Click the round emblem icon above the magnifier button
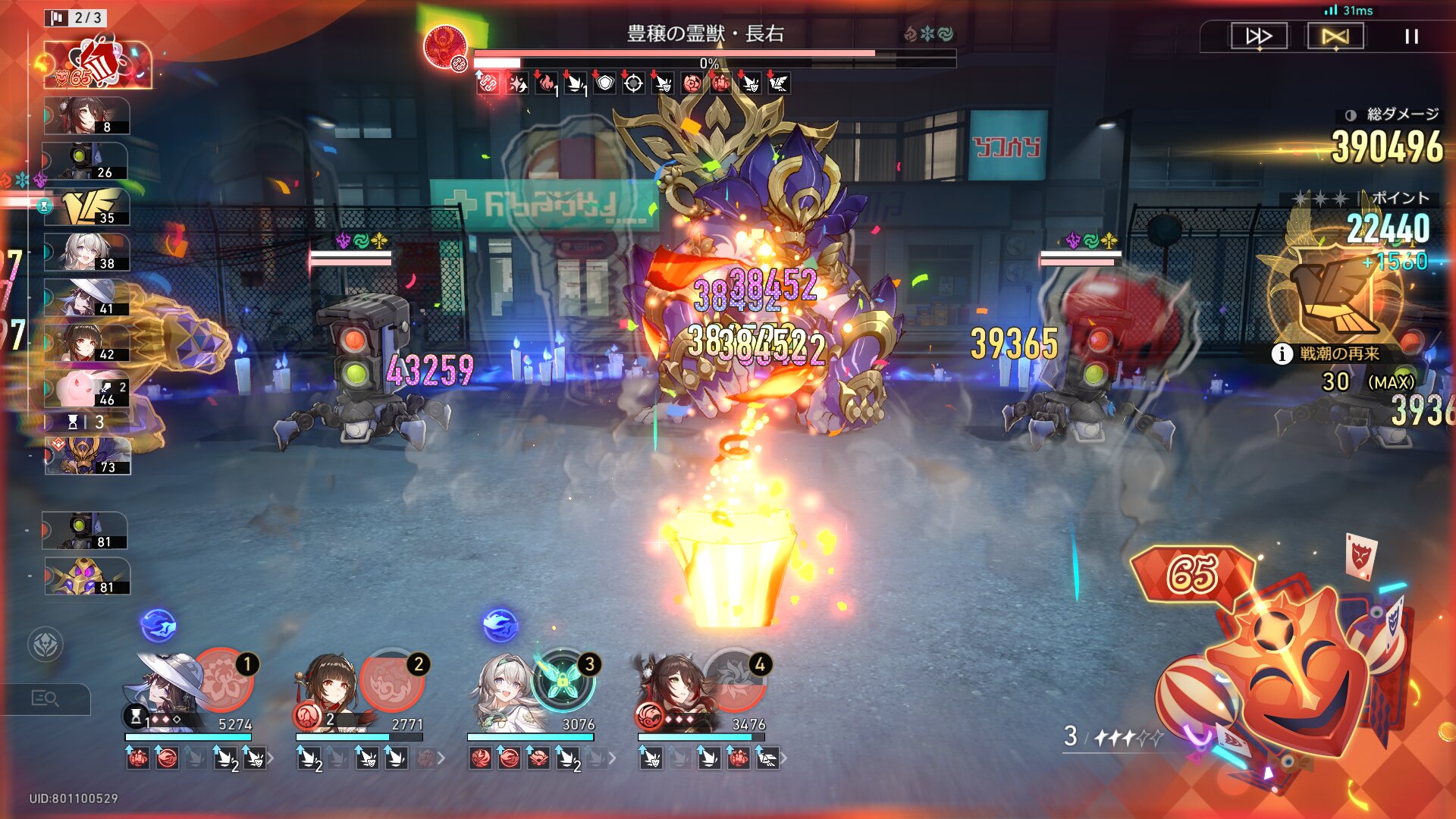Viewport: 1456px width, 819px height. pos(45,645)
